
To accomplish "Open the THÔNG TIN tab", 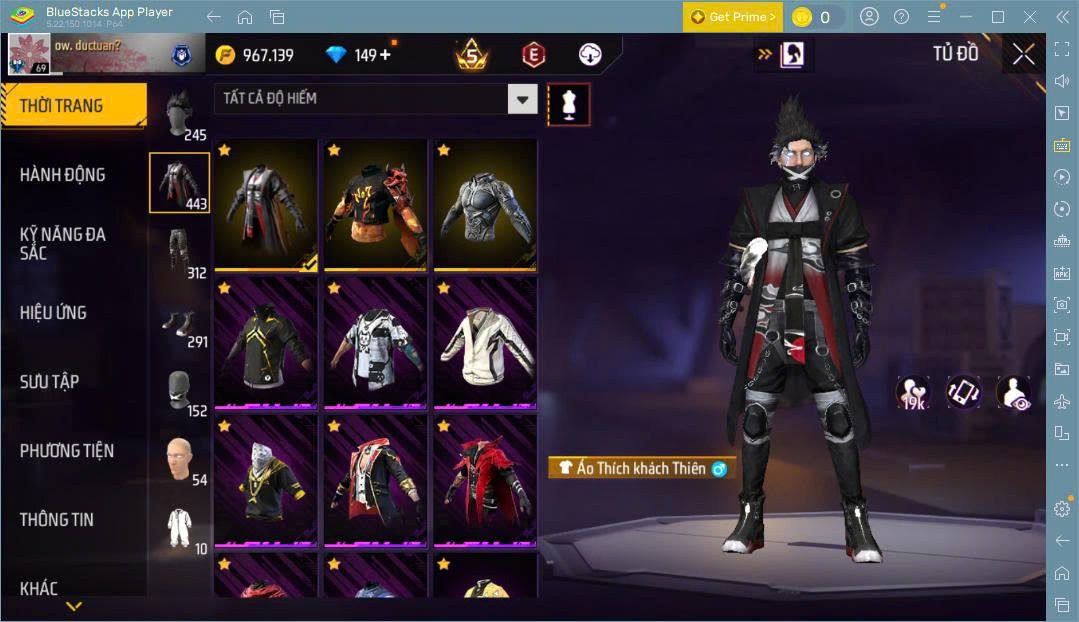I will (x=57, y=520).
